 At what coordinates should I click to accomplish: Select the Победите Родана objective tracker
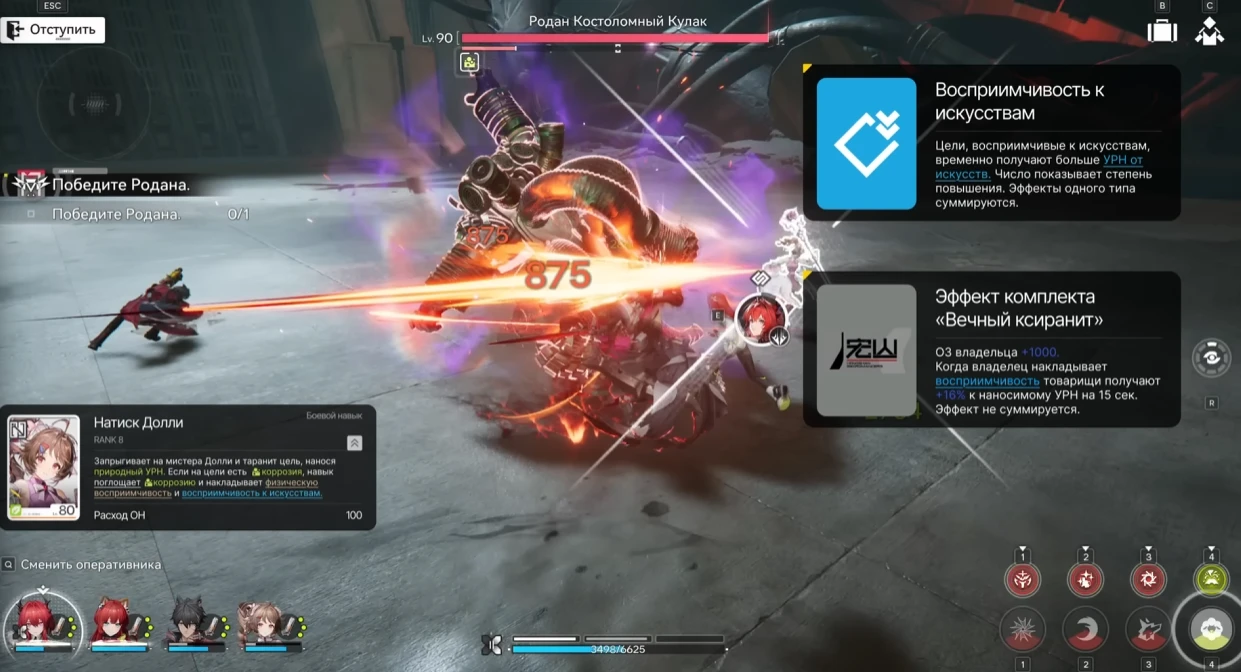point(120,185)
